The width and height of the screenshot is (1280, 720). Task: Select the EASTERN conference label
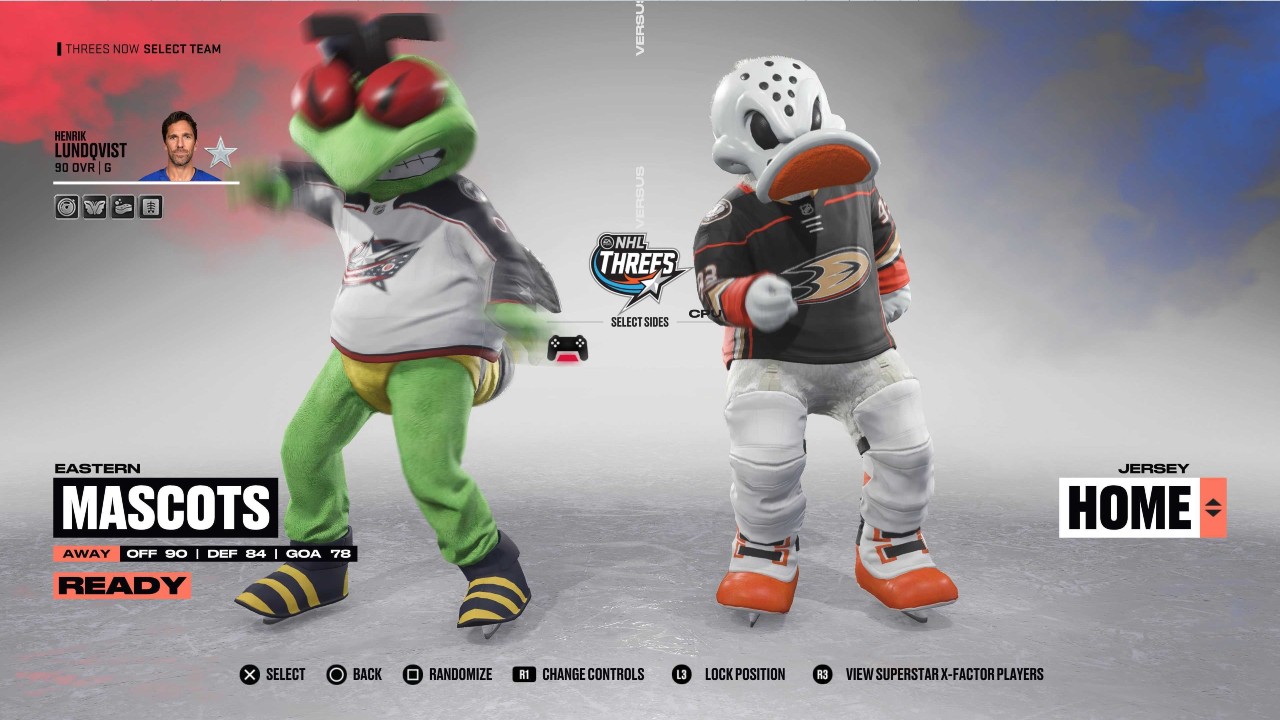pos(99,467)
